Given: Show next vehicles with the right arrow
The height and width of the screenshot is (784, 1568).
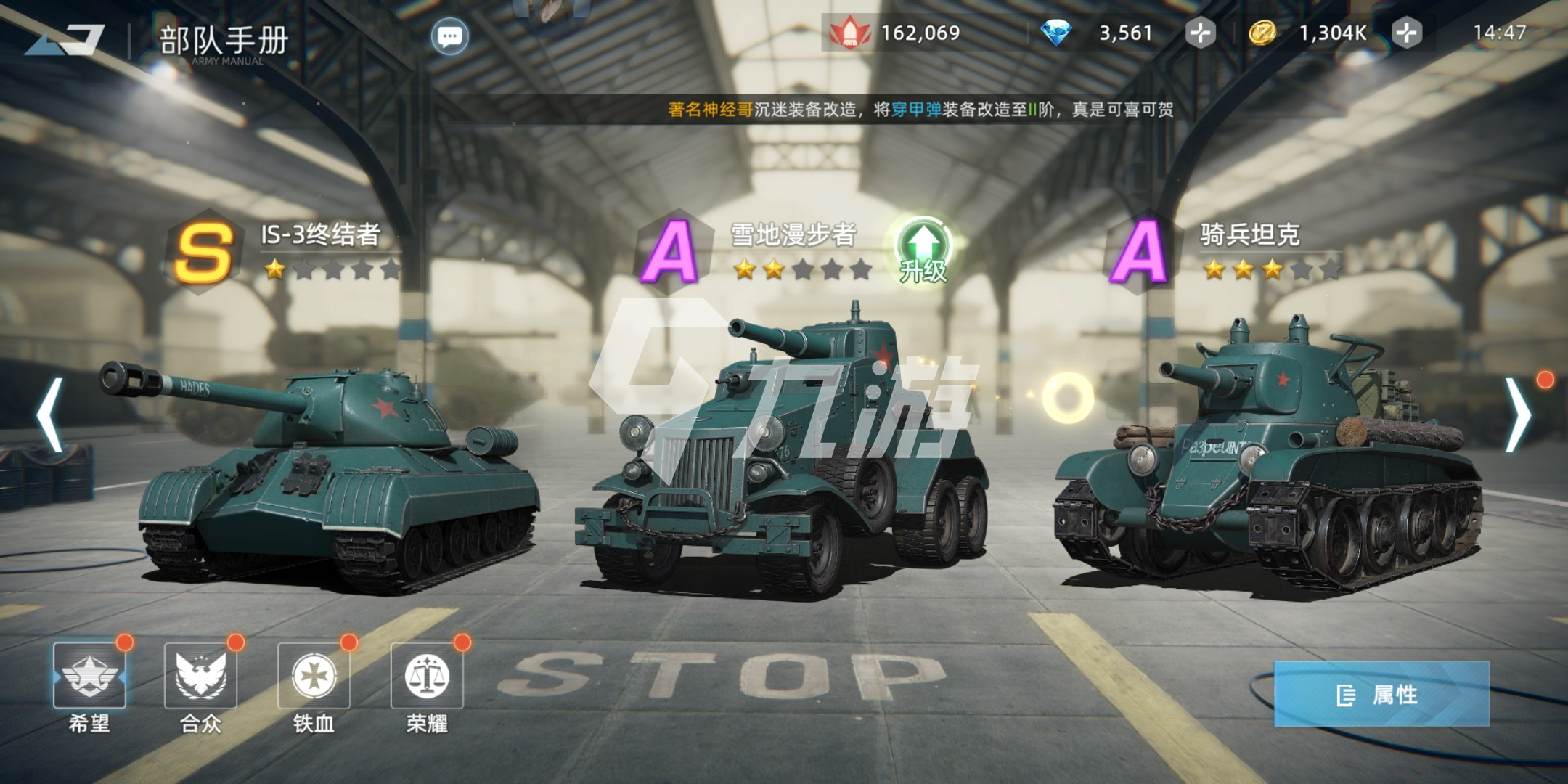Looking at the screenshot, I should 1517,415.
